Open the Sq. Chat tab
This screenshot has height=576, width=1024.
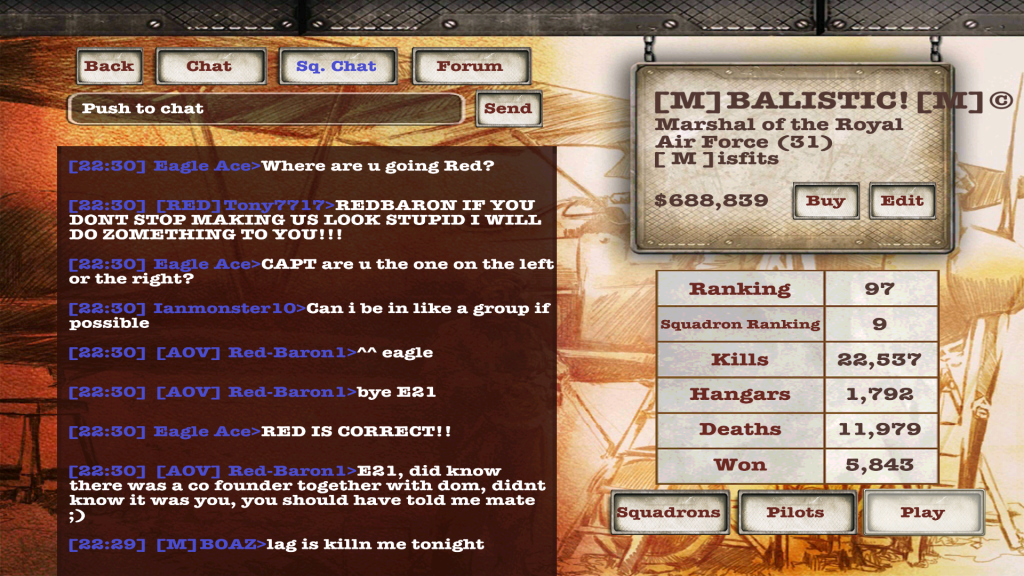336,67
